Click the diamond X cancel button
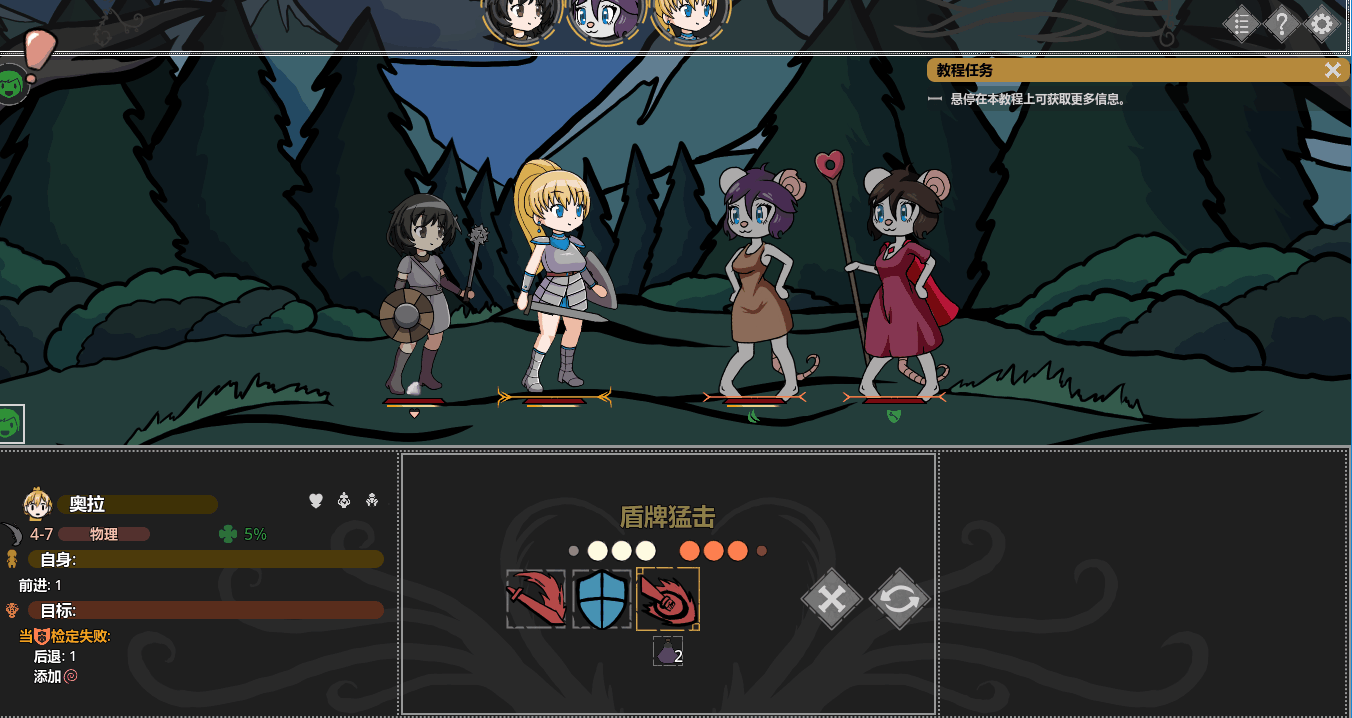This screenshot has height=718, width=1352. coord(832,599)
